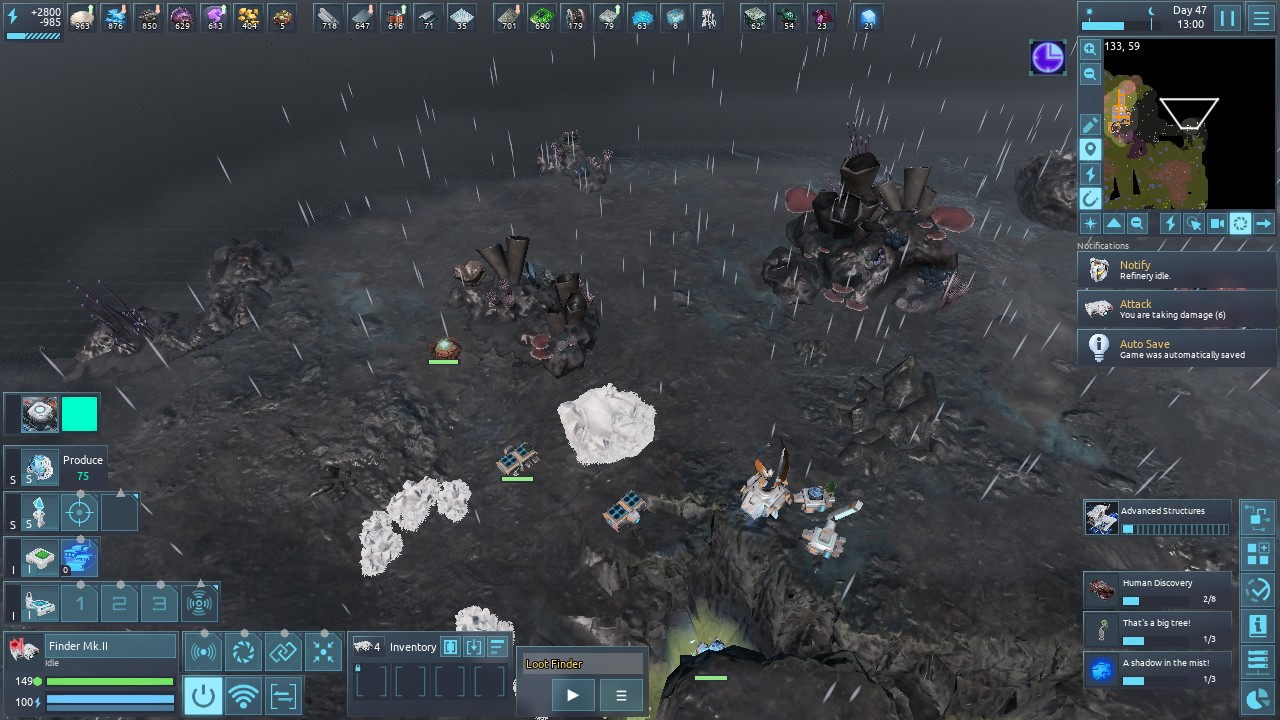Image resolution: width=1280 pixels, height=720 pixels.
Task: Zoom in on the minimap
Action: pos(1090,49)
